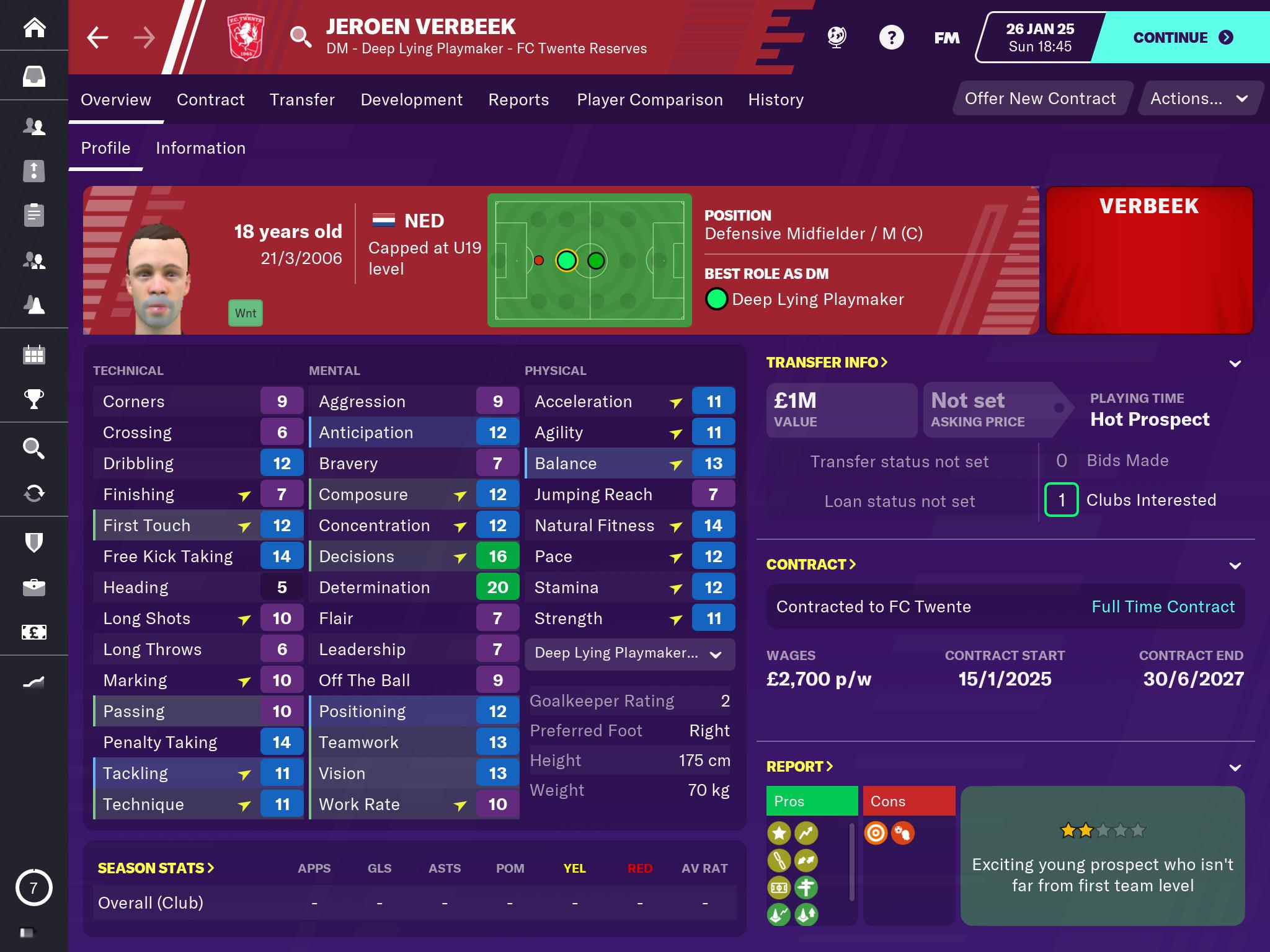The image size is (1270, 952).
Task: Select the target icon under Cons
Action: point(876,834)
